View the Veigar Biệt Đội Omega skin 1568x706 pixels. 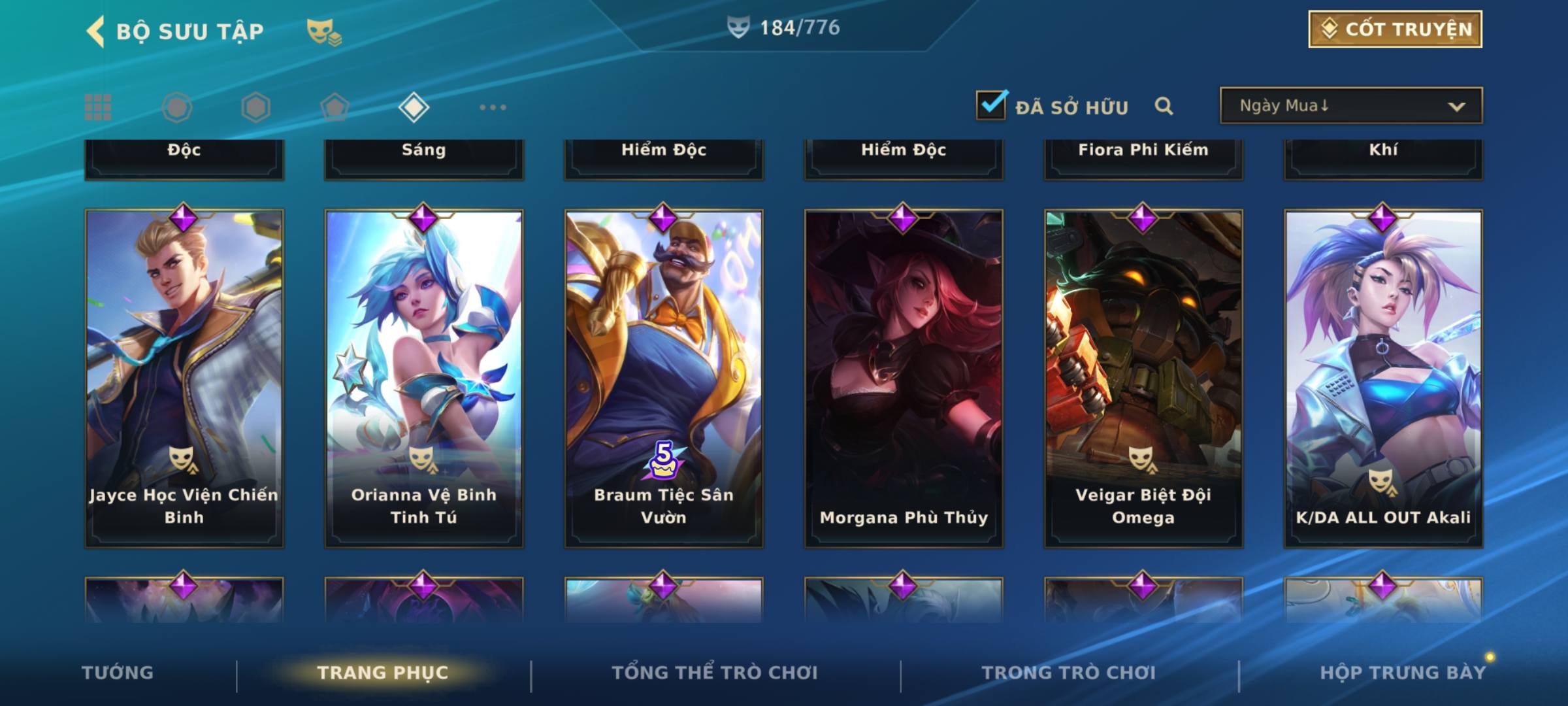tap(1143, 378)
